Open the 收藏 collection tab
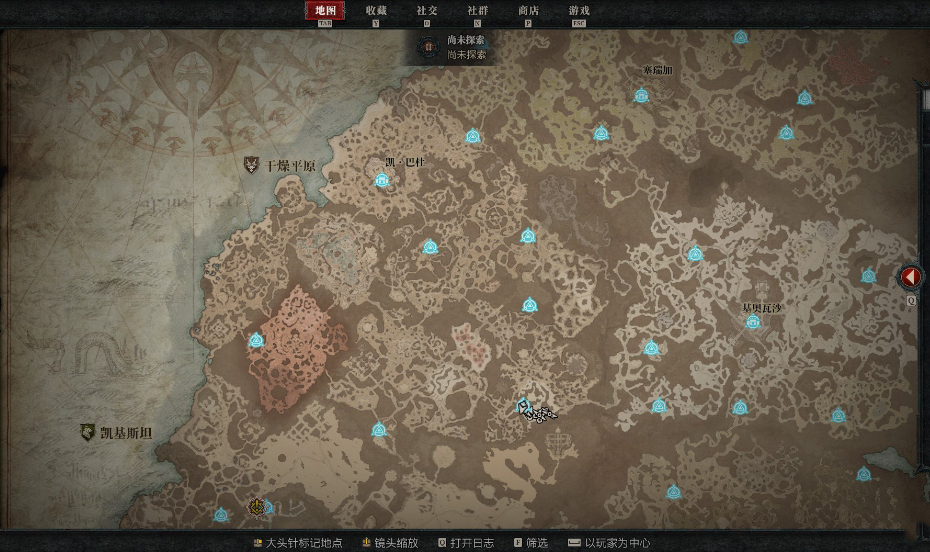The width and height of the screenshot is (930, 552). pos(376,11)
